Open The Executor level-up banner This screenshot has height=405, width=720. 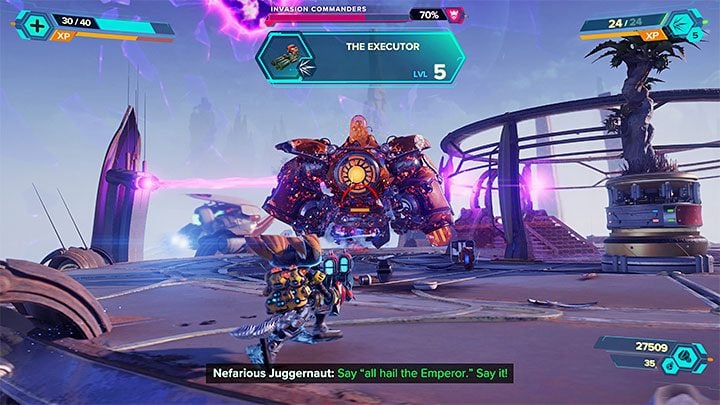(x=360, y=57)
